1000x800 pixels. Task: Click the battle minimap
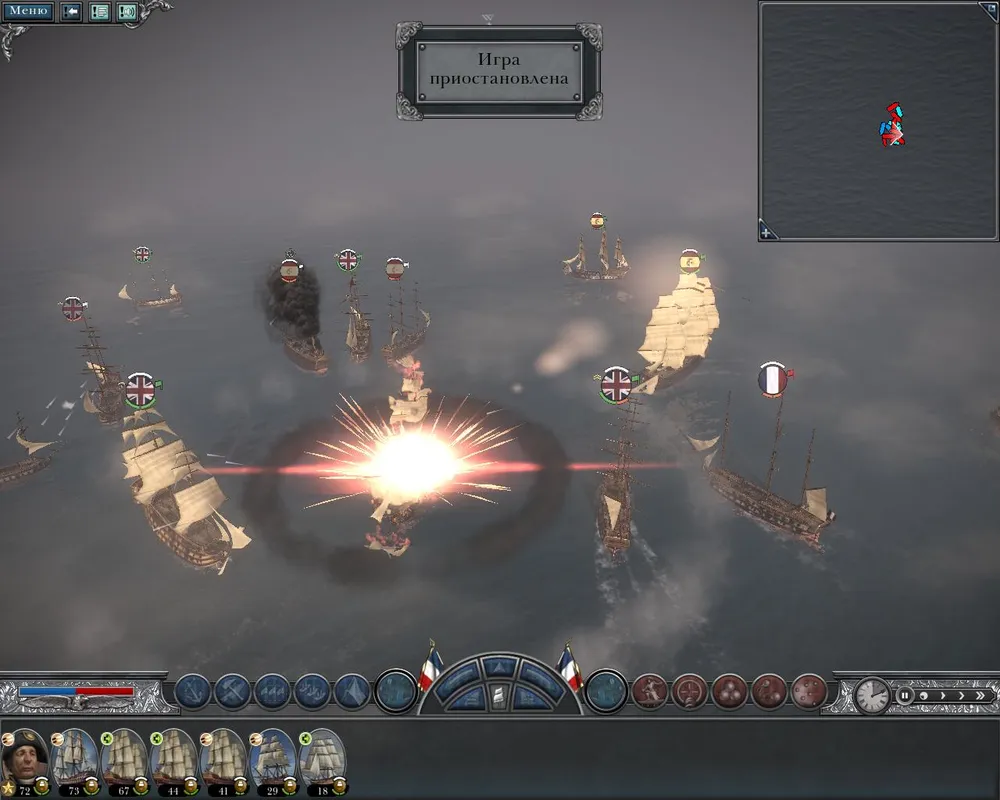pyautogui.click(x=878, y=120)
